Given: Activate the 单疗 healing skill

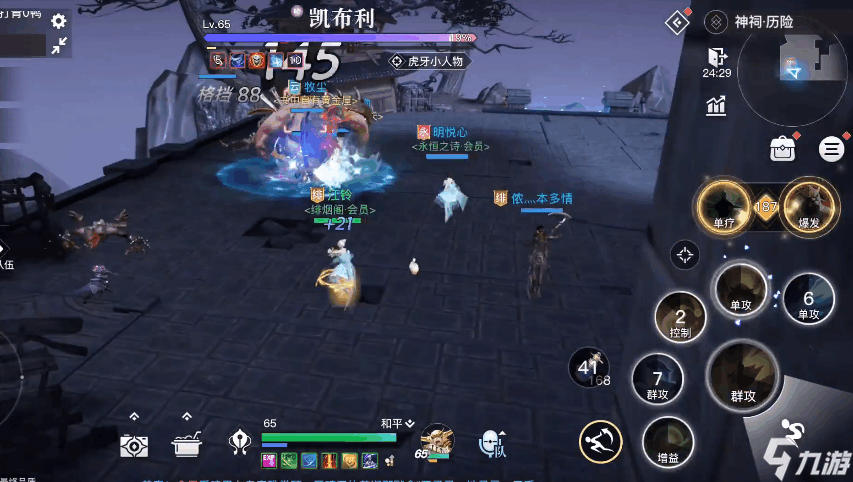Looking at the screenshot, I should click(724, 205).
